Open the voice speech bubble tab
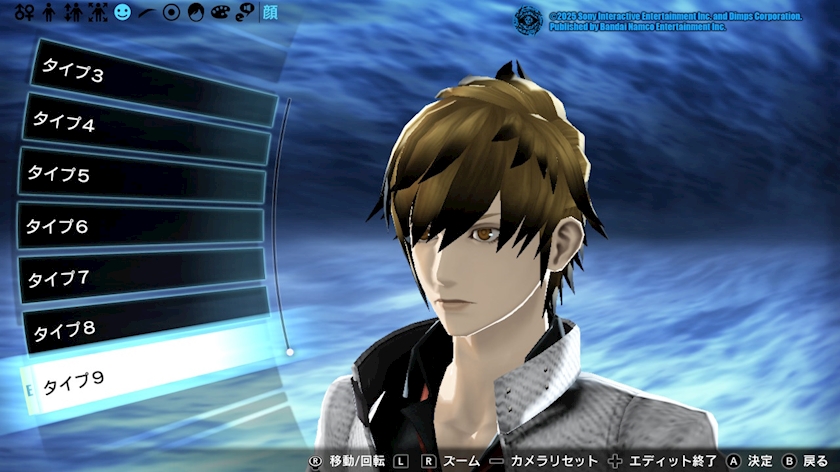Image resolution: width=840 pixels, height=472 pixels. 242,13
